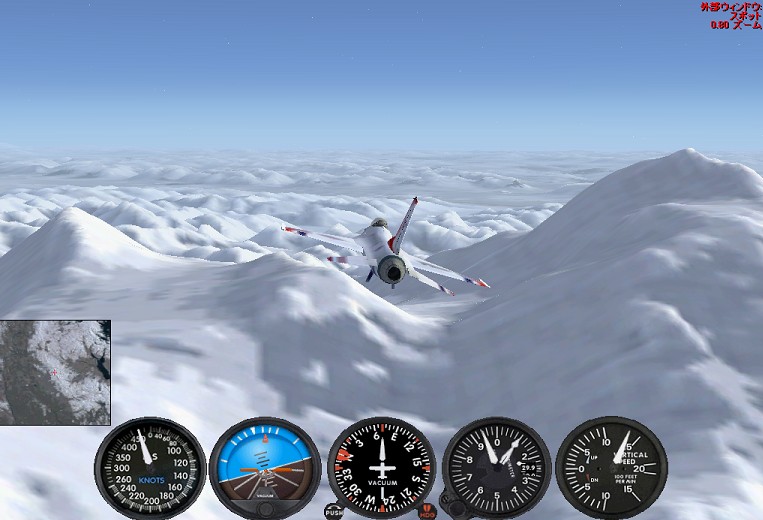Screen dimensions: 763x520
Task: Turn the PUSH knob on heading gauge
Action: click(333, 511)
